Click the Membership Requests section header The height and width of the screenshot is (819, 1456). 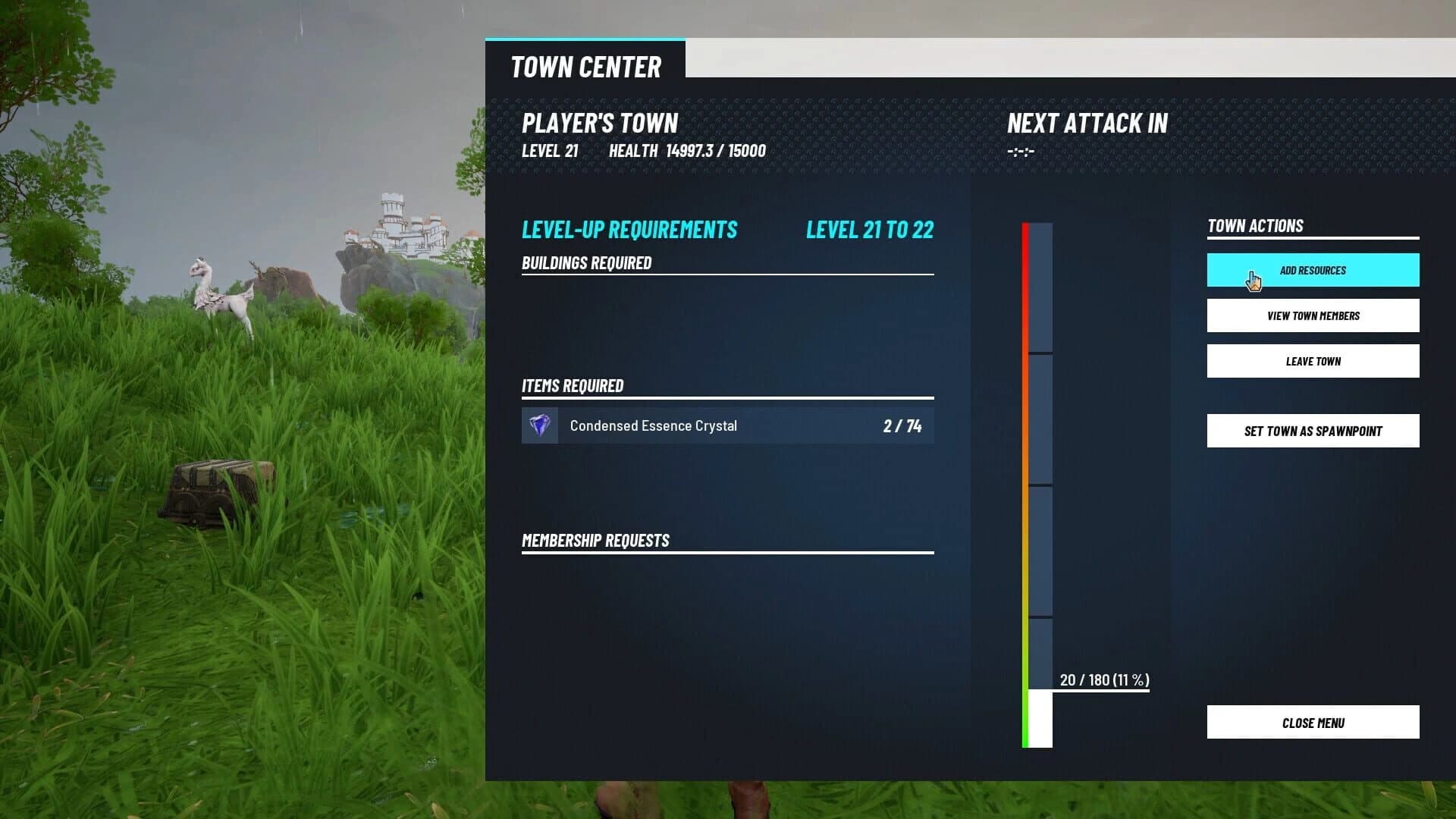point(595,540)
